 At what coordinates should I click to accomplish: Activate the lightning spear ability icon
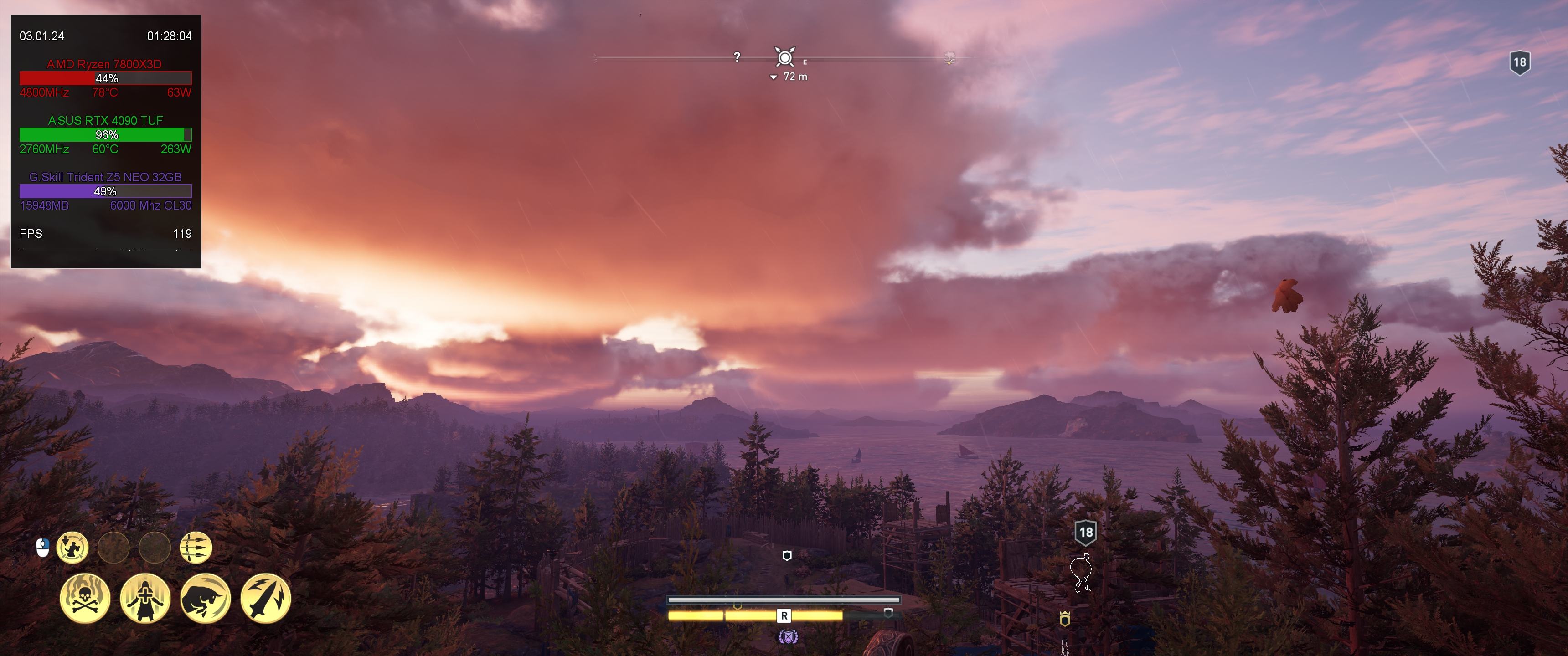pyautogui.click(x=266, y=598)
